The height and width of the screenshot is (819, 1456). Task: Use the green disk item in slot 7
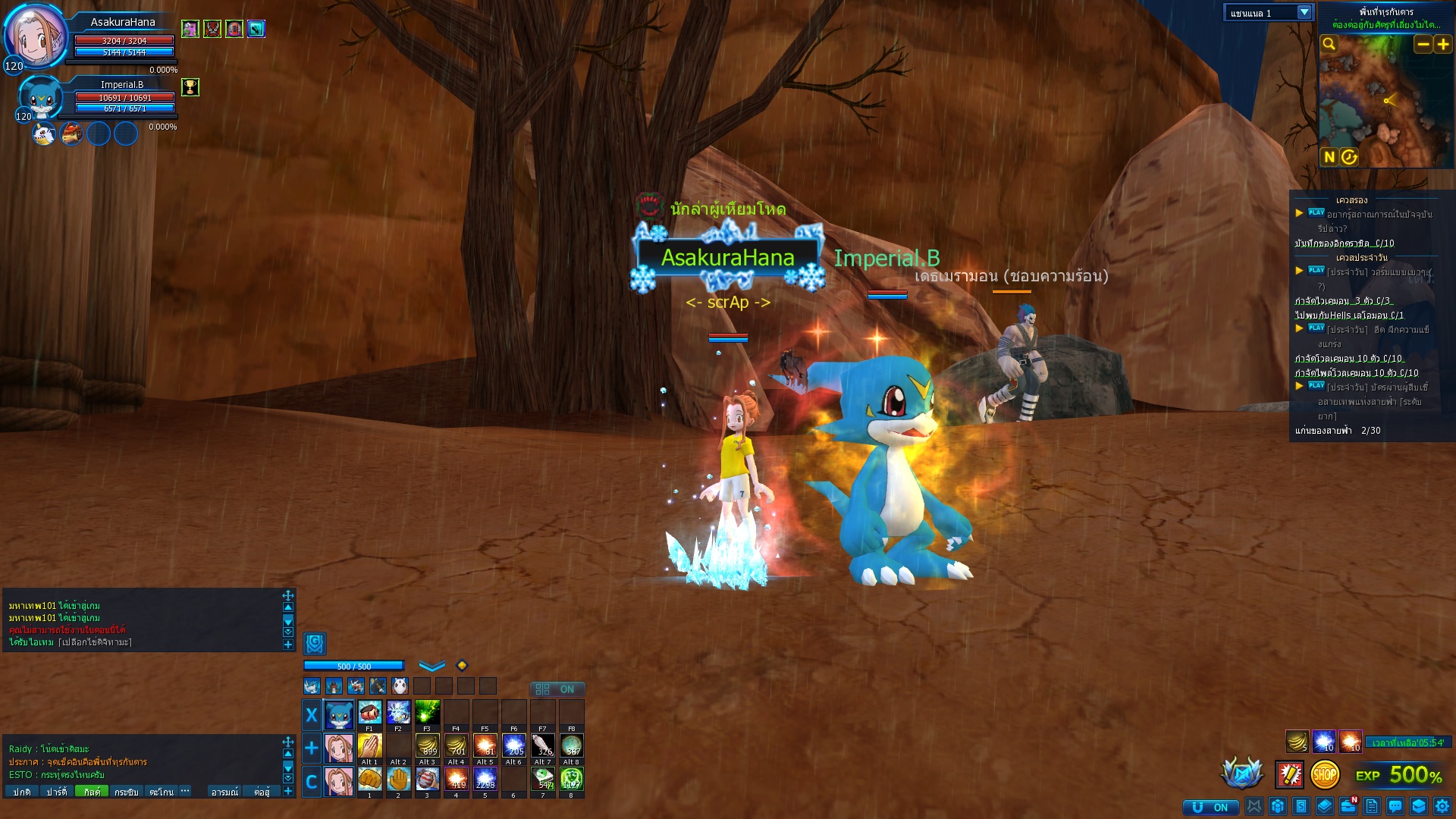(x=543, y=779)
